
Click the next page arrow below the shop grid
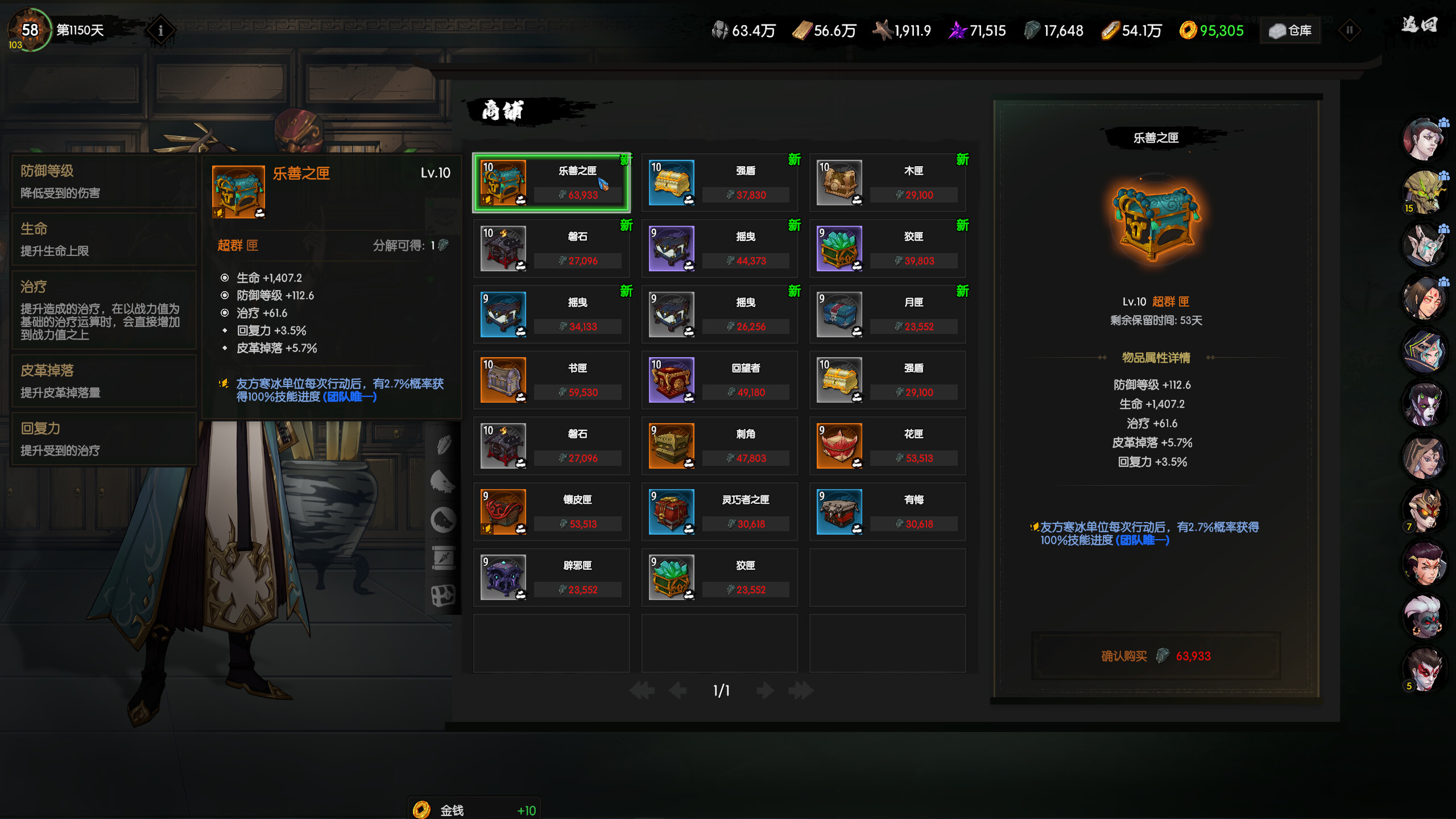(765, 690)
